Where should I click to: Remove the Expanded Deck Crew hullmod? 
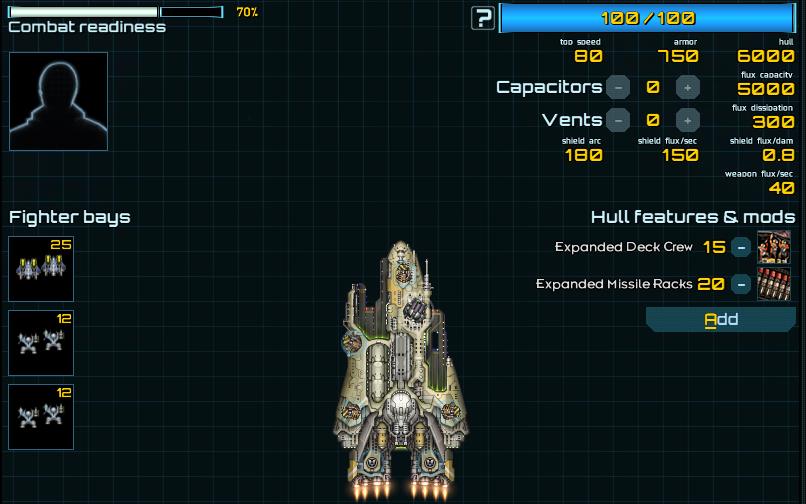coord(740,247)
